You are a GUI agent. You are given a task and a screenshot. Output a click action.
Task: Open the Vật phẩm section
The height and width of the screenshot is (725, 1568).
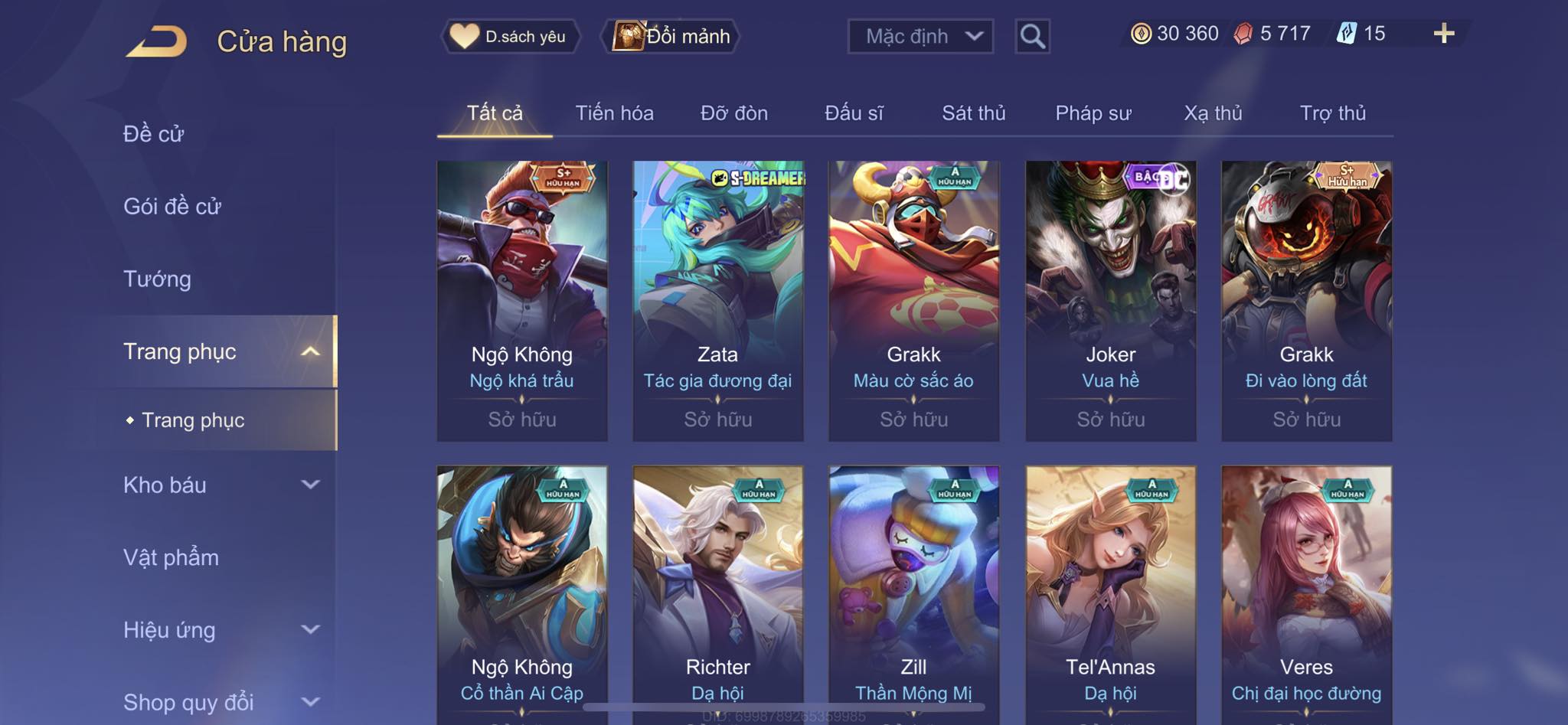coord(171,557)
